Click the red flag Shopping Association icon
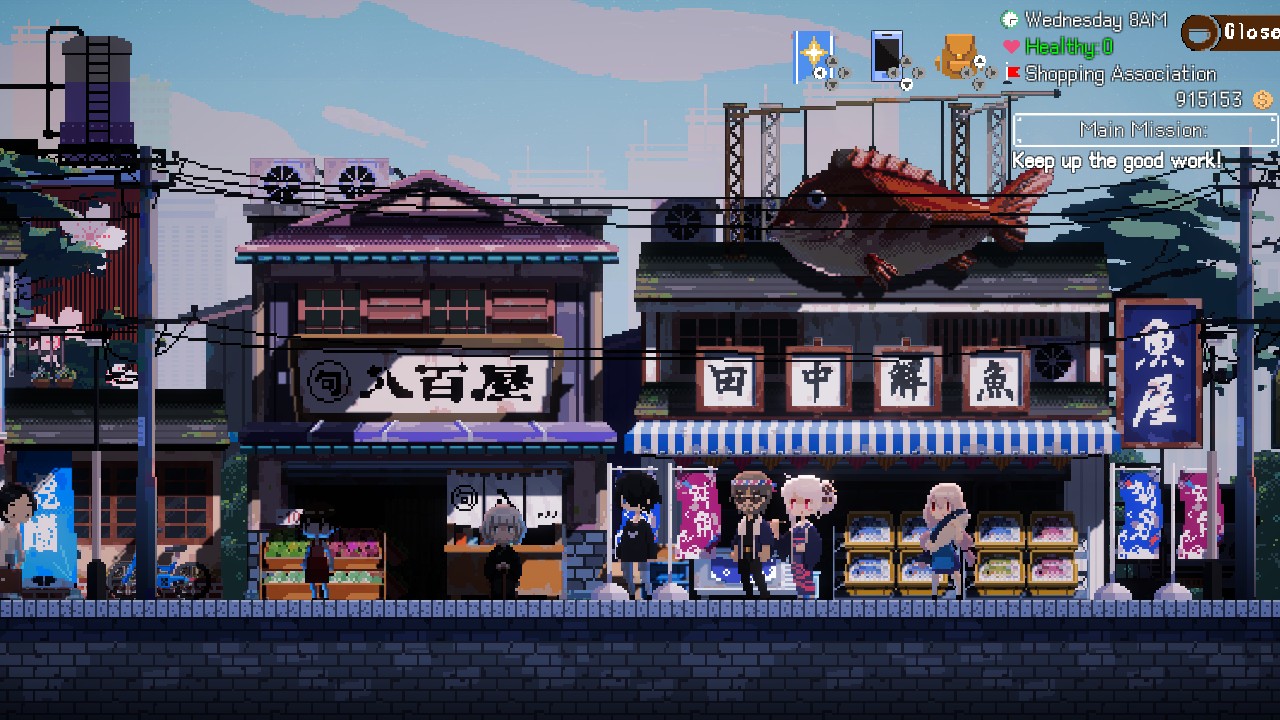Image resolution: width=1280 pixels, height=720 pixels. [x=1012, y=73]
